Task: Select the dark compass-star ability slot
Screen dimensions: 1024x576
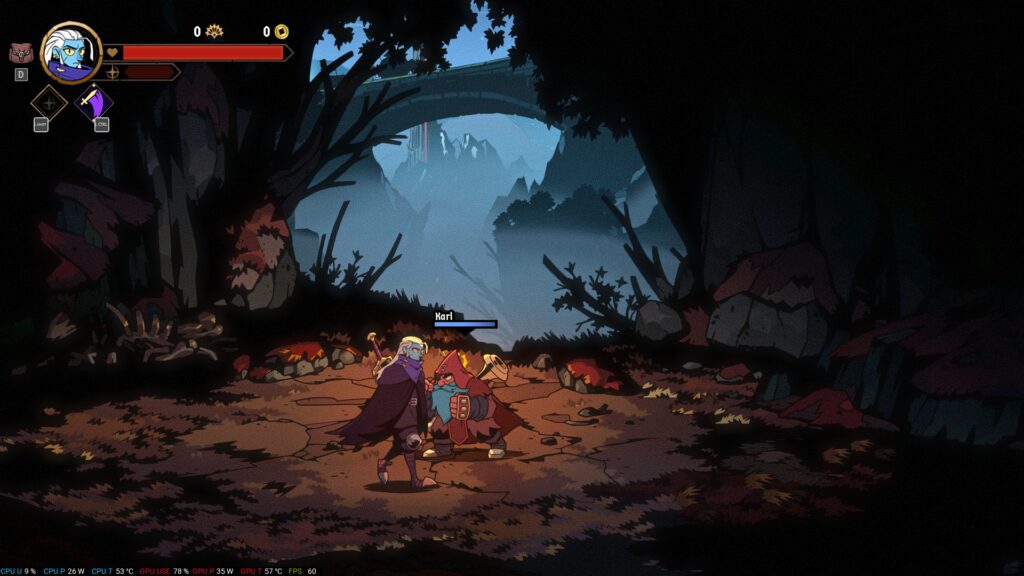Action: tap(48, 103)
